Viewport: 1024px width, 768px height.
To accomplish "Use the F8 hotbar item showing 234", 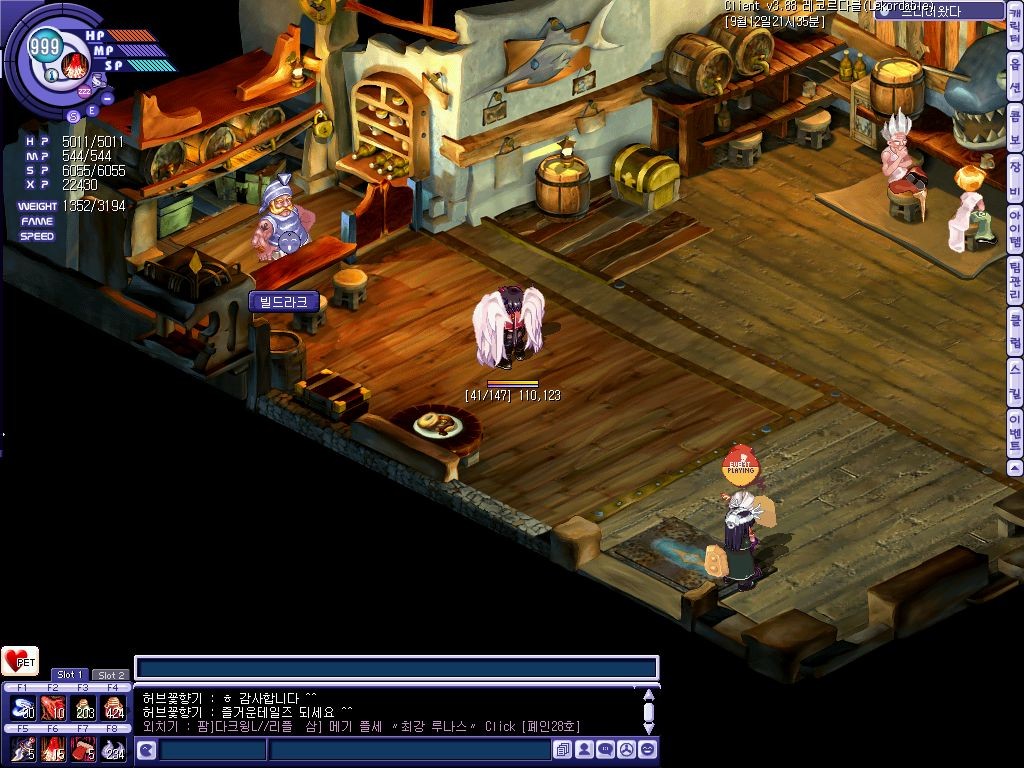I will pos(115,749).
